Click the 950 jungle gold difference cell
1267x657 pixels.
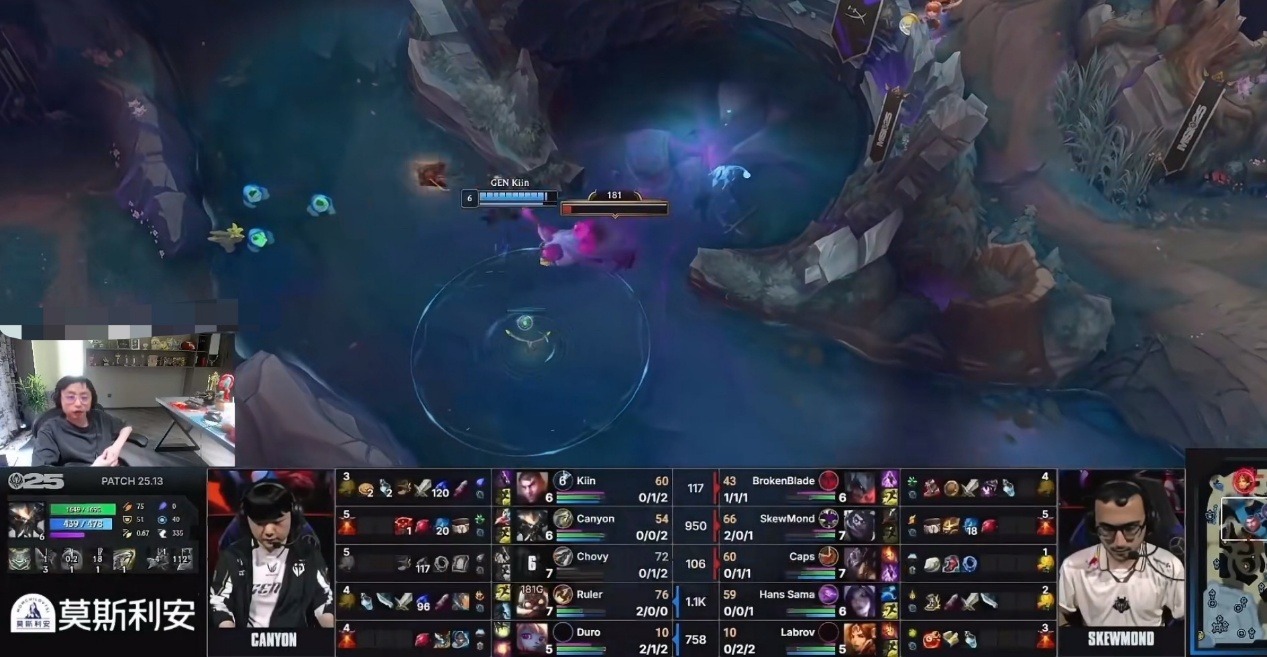click(696, 526)
